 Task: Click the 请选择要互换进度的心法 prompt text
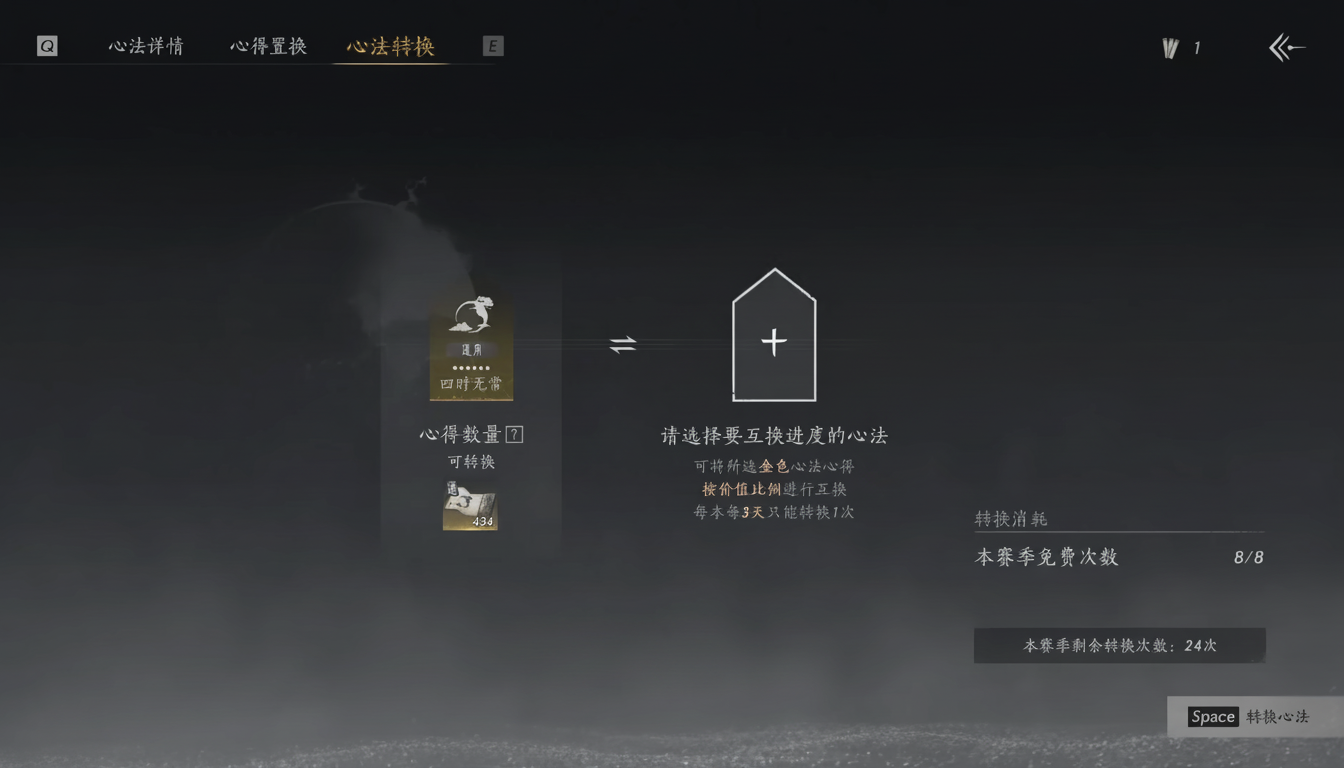coord(775,434)
